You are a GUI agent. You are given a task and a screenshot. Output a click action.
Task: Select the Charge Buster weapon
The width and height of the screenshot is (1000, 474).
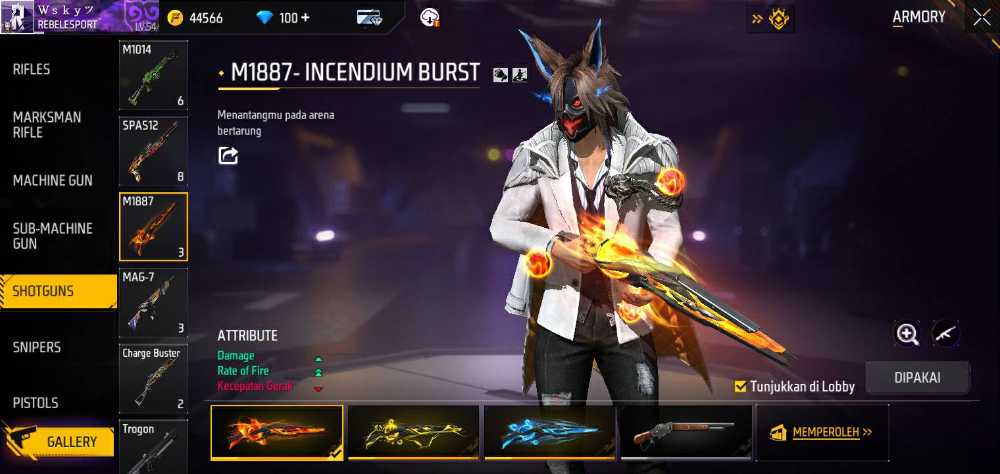tap(153, 378)
